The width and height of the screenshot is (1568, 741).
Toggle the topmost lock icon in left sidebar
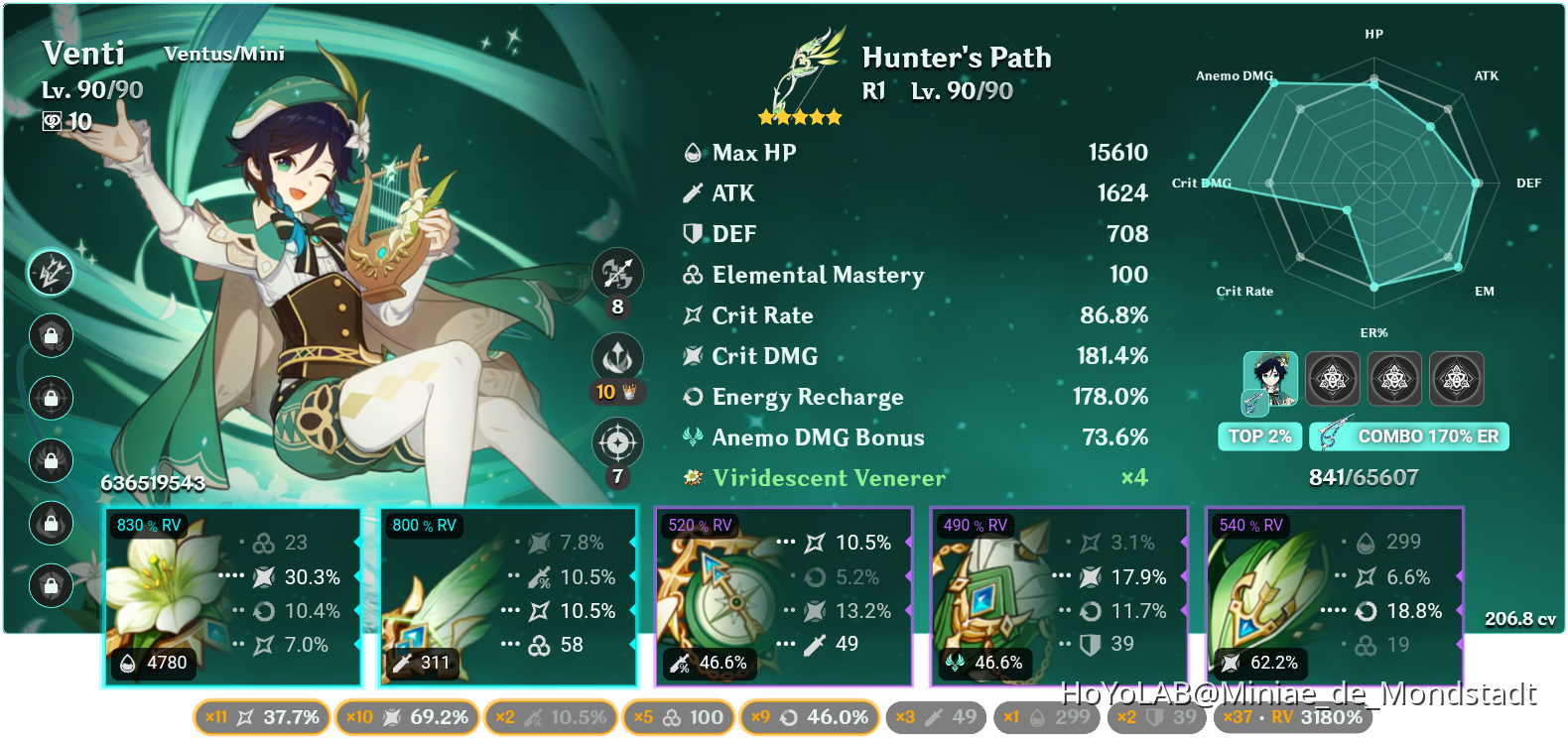tap(51, 336)
